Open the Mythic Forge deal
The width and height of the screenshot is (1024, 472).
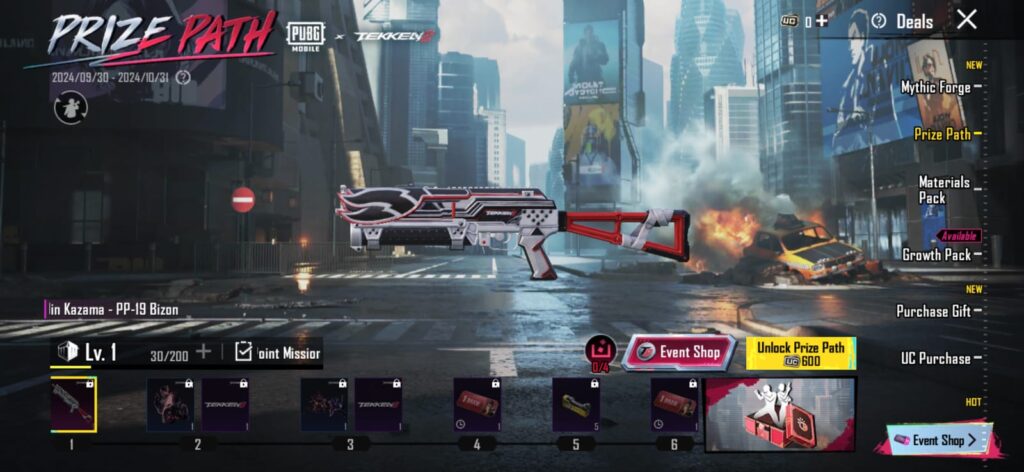coord(935,87)
